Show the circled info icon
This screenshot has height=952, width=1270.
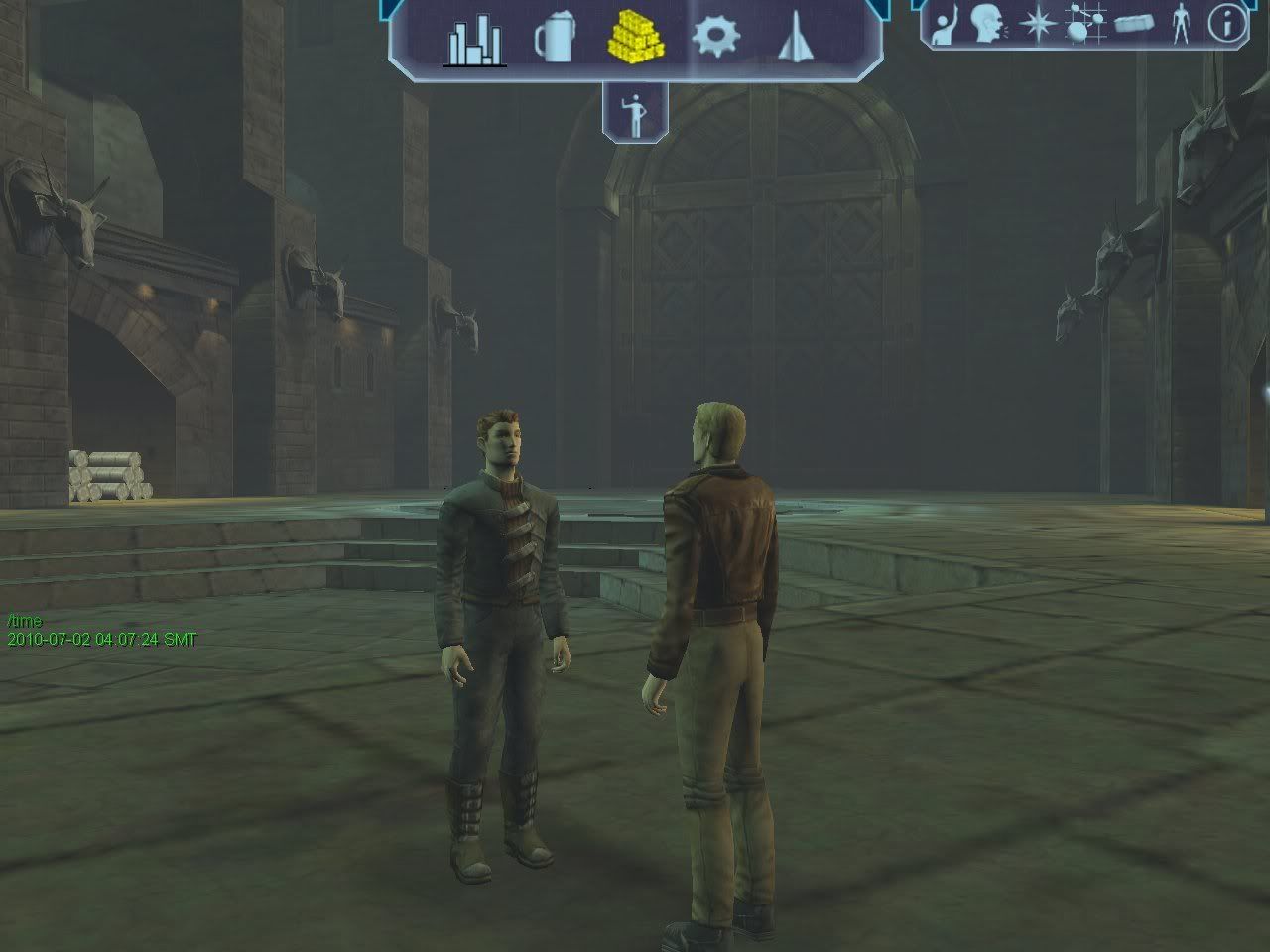coord(1226,24)
